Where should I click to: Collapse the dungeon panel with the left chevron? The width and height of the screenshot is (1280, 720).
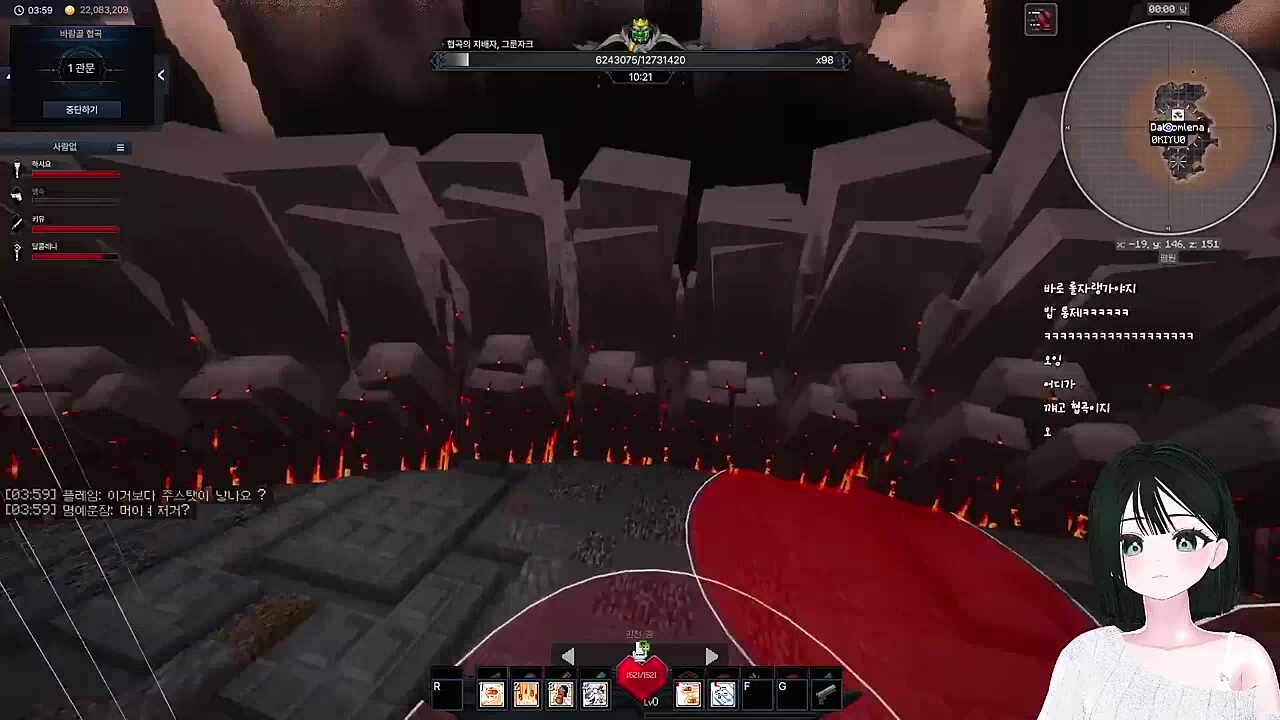(x=160, y=74)
